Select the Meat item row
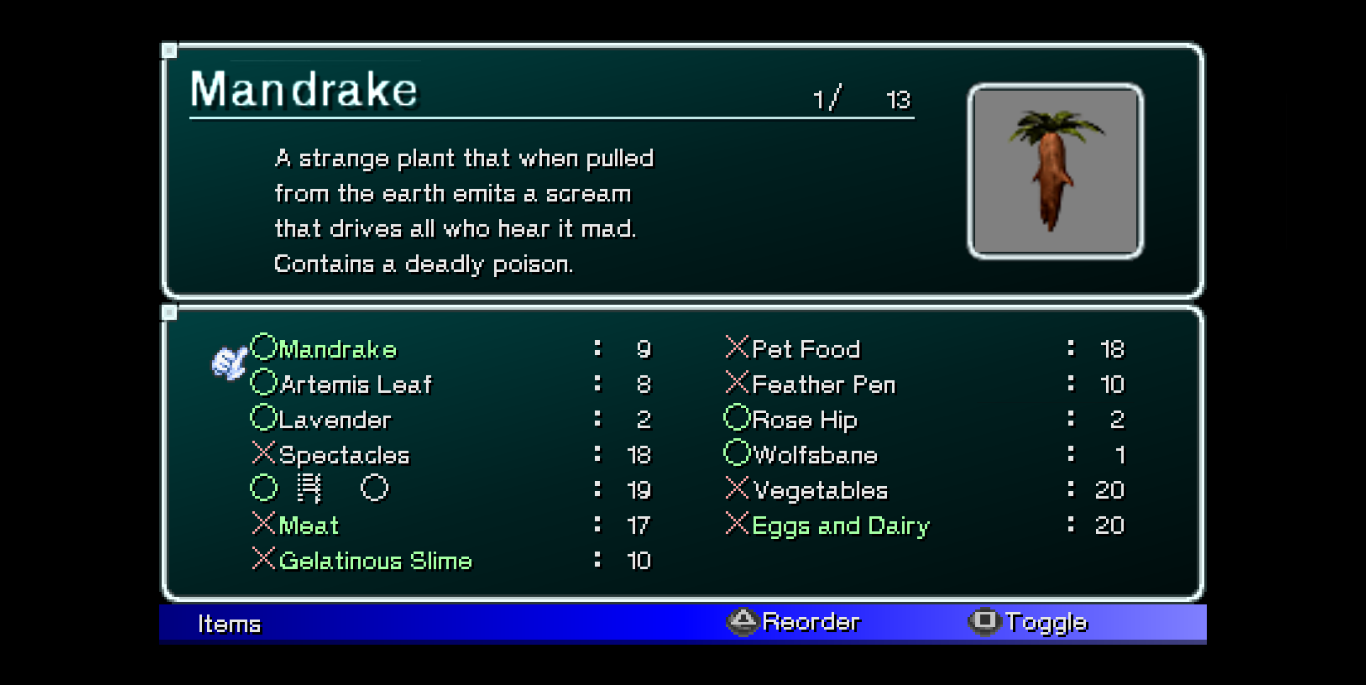This screenshot has width=1366, height=685. (x=309, y=525)
